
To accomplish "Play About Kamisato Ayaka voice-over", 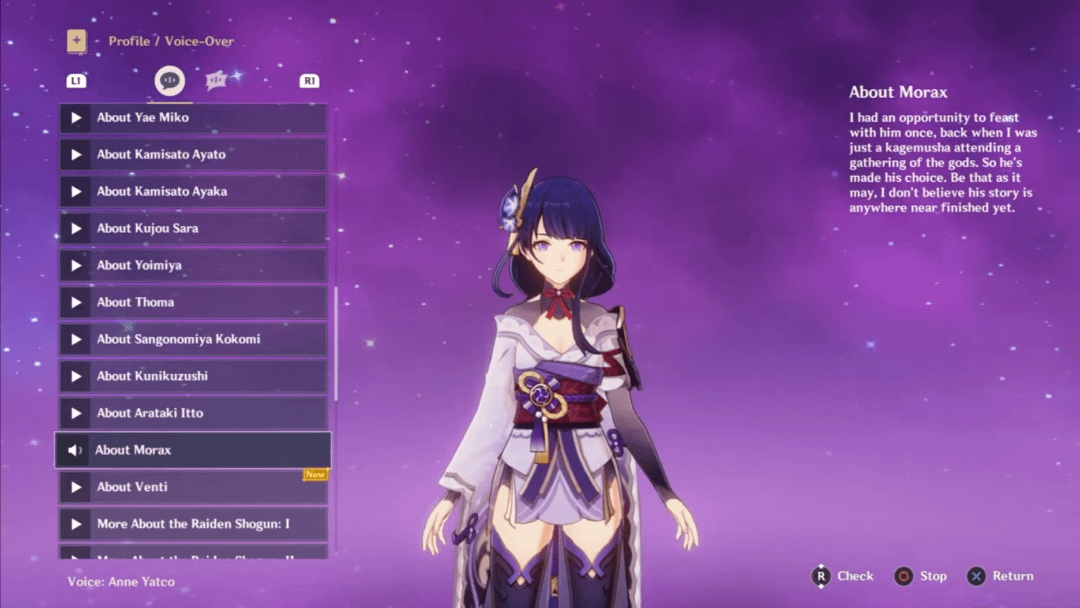I will [192, 192].
